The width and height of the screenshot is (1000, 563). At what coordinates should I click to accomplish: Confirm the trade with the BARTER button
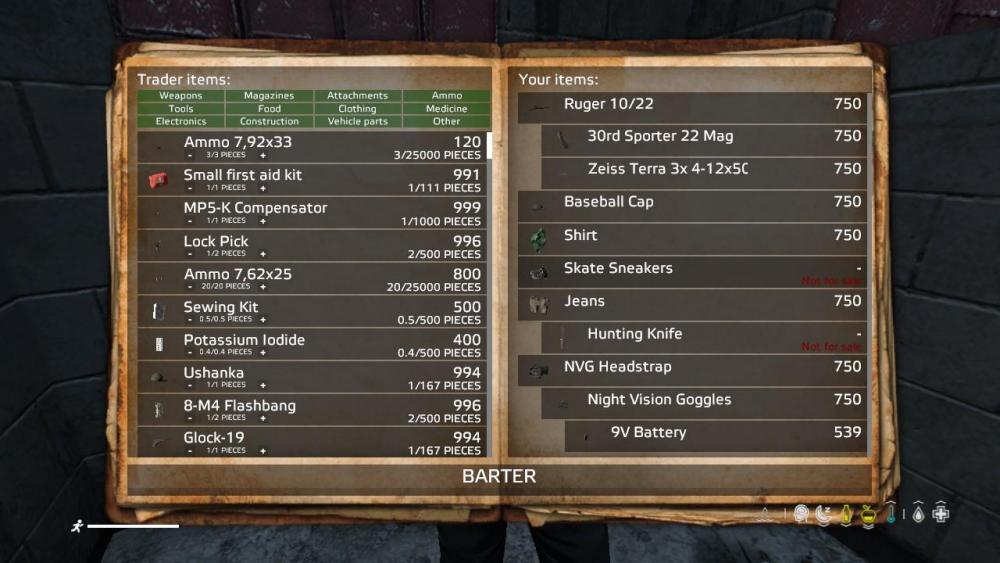[499, 476]
